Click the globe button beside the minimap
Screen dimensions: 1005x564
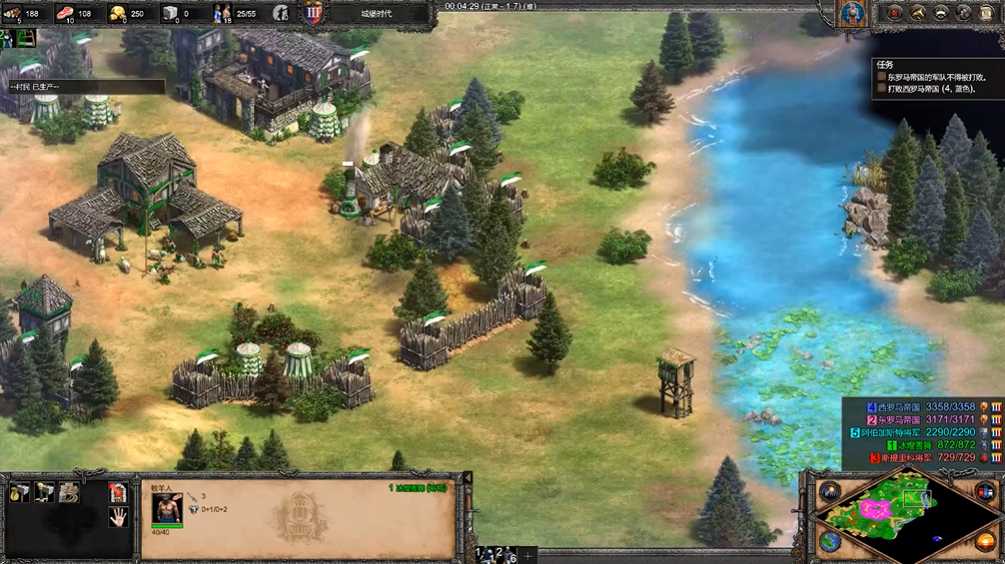pos(830,542)
